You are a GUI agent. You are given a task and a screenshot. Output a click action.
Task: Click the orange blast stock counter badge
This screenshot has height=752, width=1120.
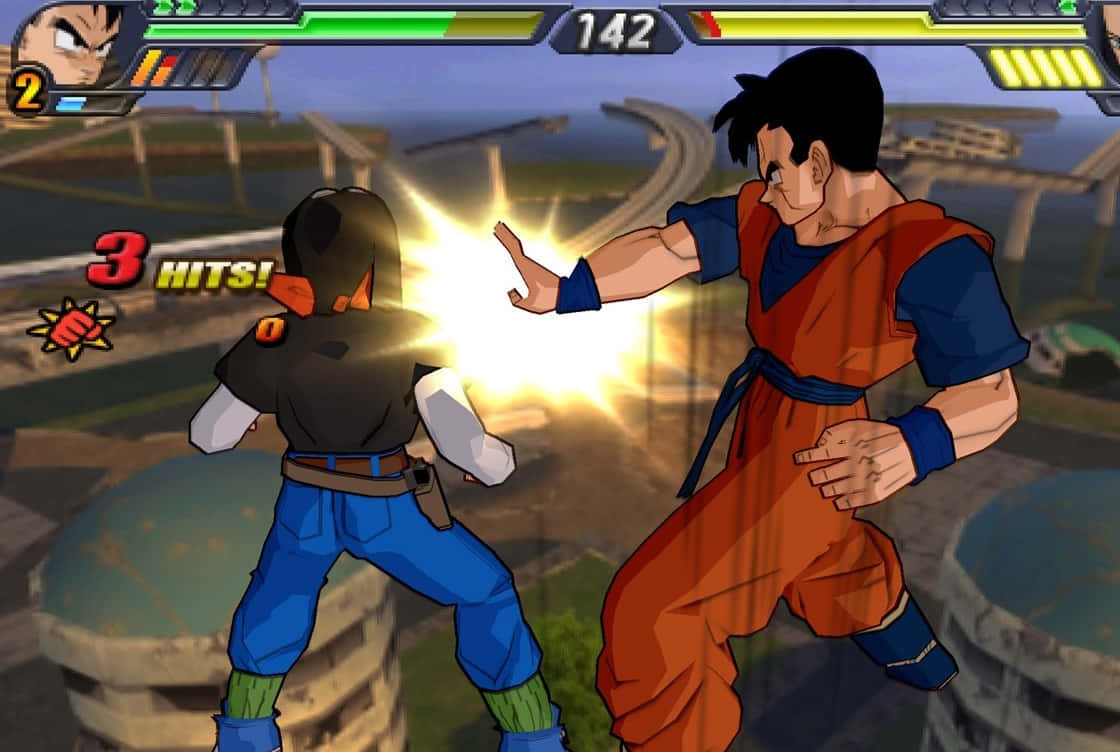point(27,92)
